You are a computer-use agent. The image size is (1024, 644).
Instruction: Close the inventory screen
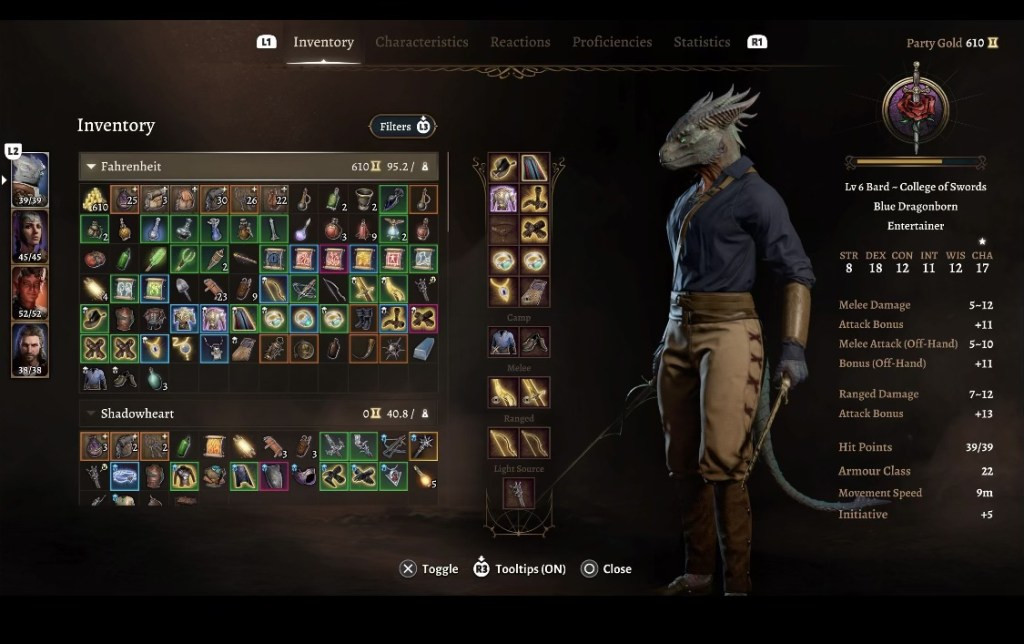(x=606, y=569)
